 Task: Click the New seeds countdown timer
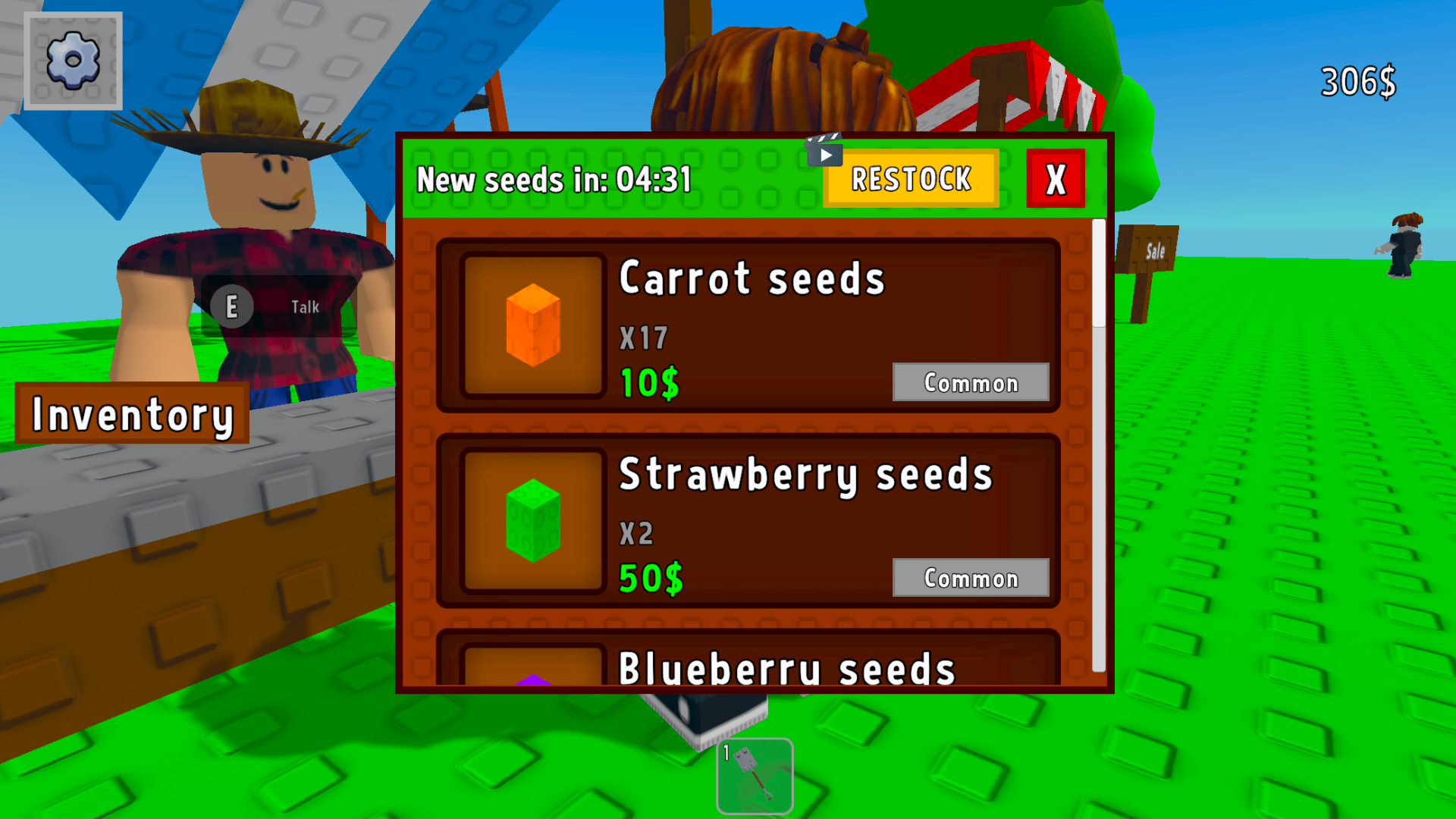pyautogui.click(x=556, y=180)
